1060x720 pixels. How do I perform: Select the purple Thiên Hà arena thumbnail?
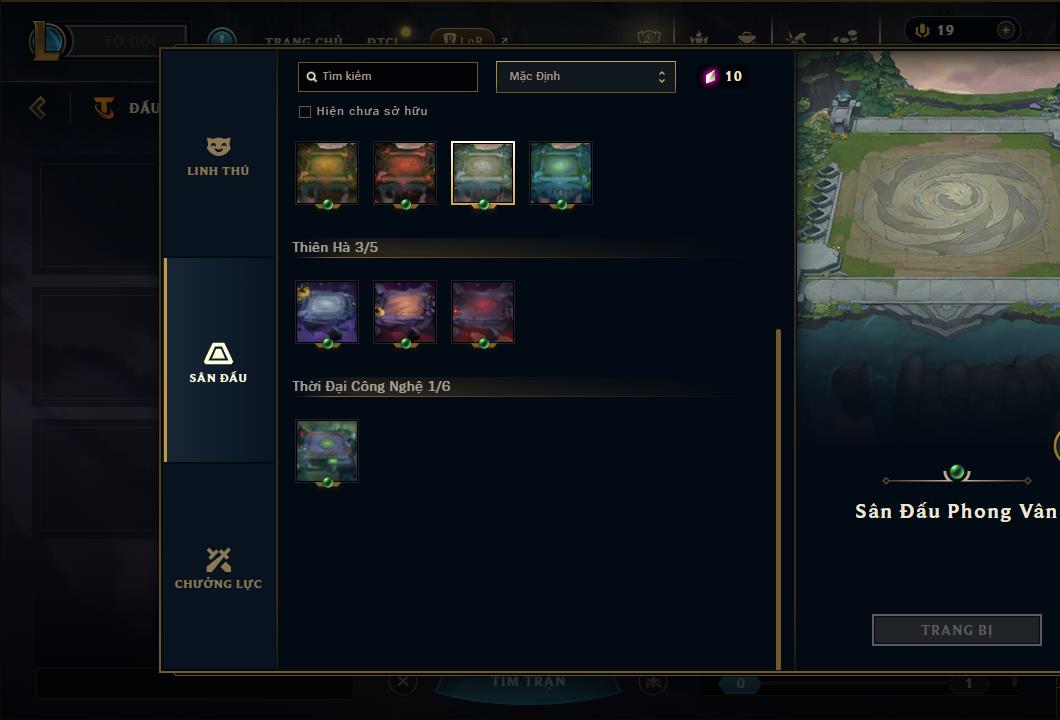tap(327, 312)
